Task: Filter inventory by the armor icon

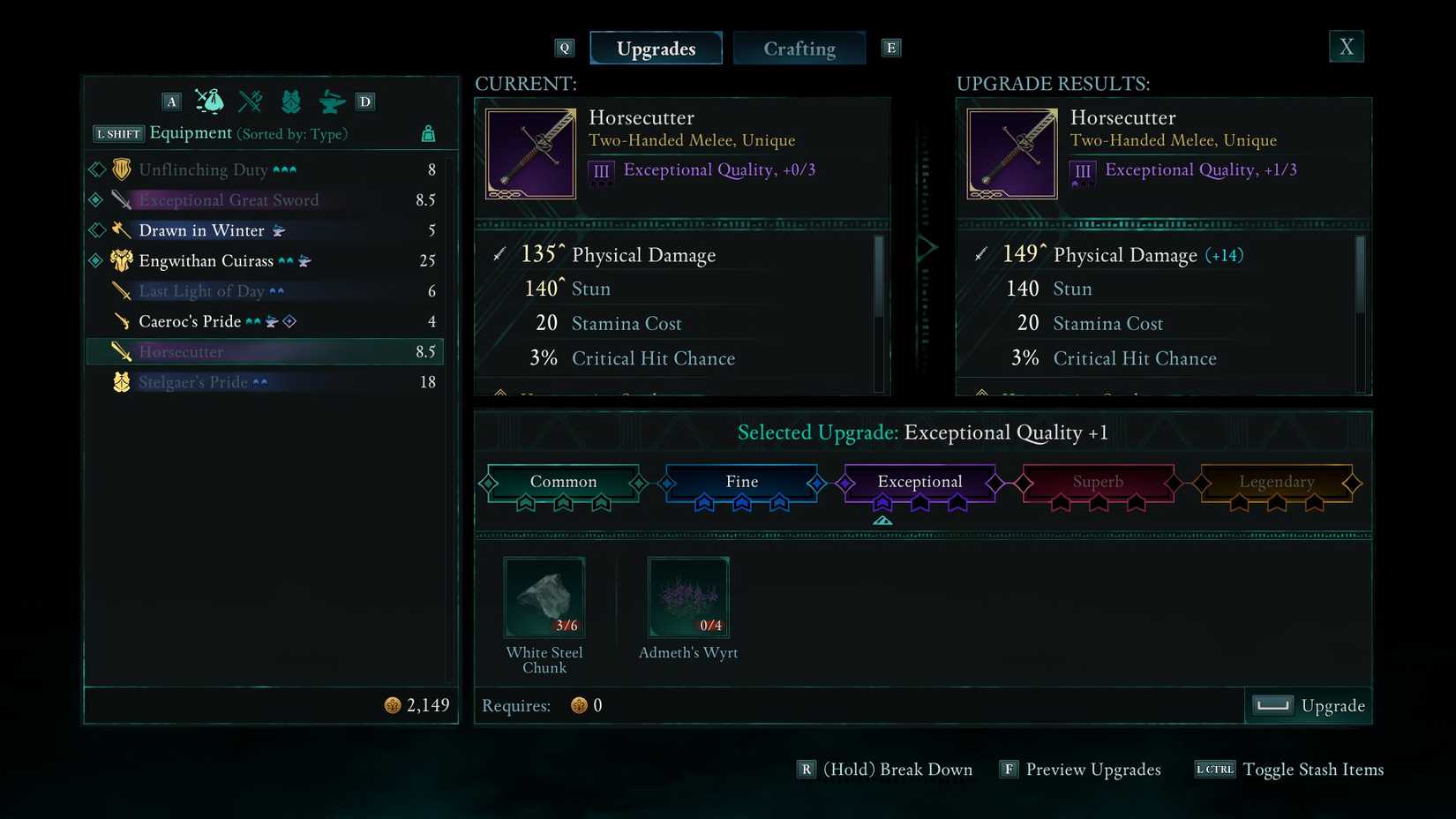Action: point(291,101)
